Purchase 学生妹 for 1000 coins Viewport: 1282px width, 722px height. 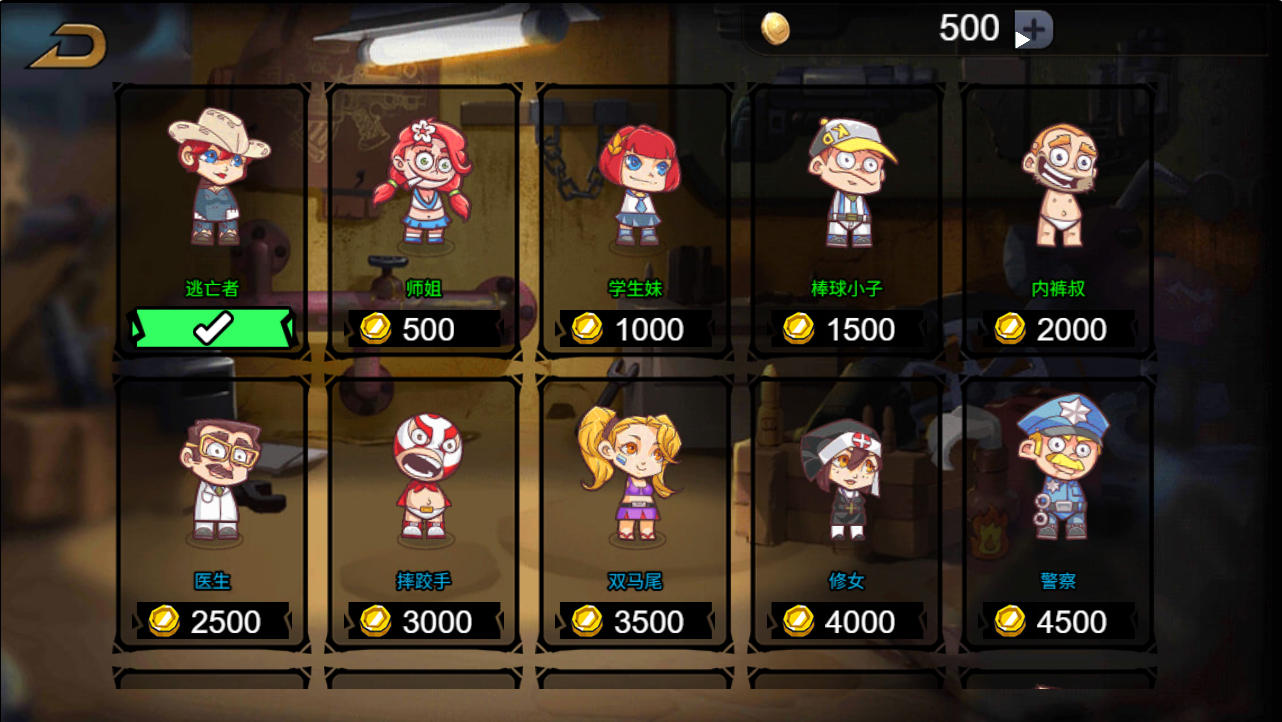coord(636,329)
